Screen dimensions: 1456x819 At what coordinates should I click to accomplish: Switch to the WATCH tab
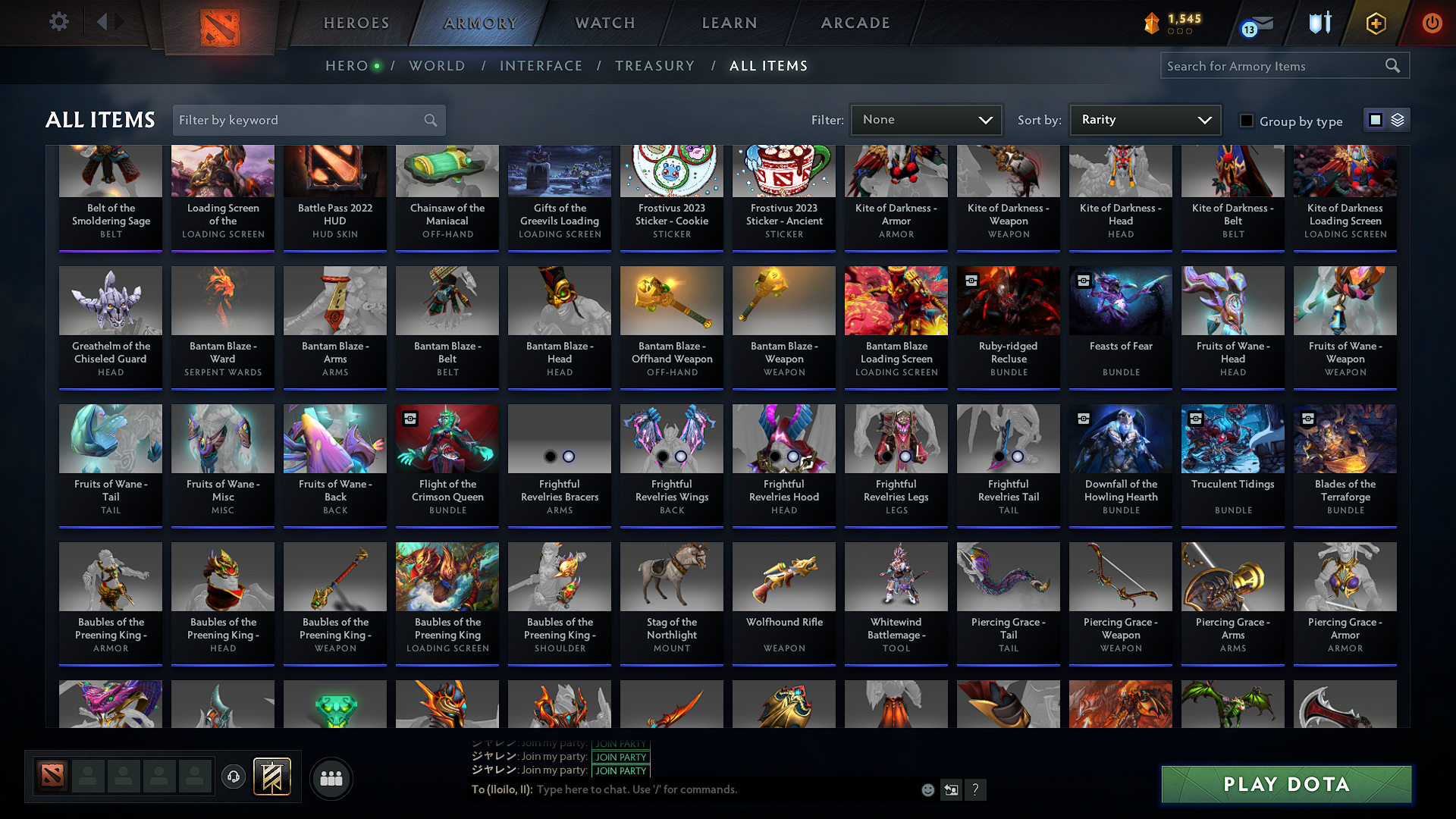(x=603, y=23)
